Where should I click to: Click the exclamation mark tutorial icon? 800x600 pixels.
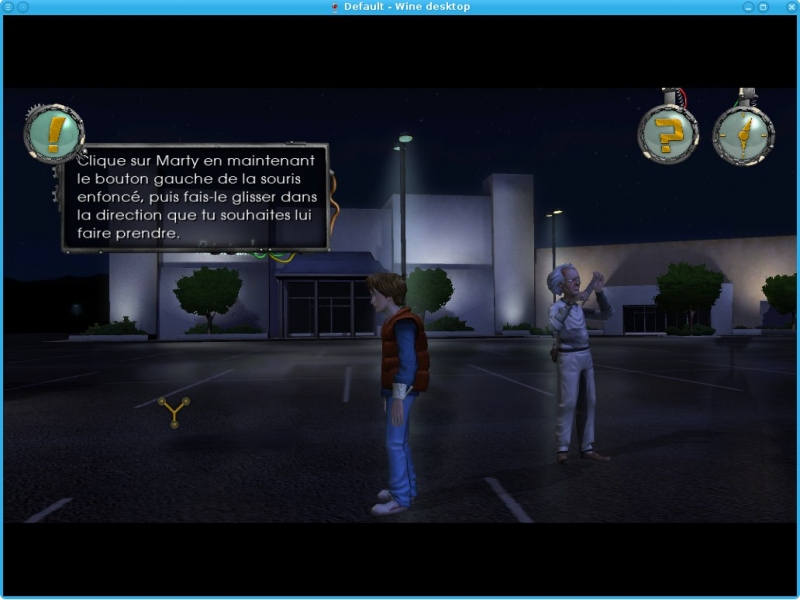(x=54, y=134)
